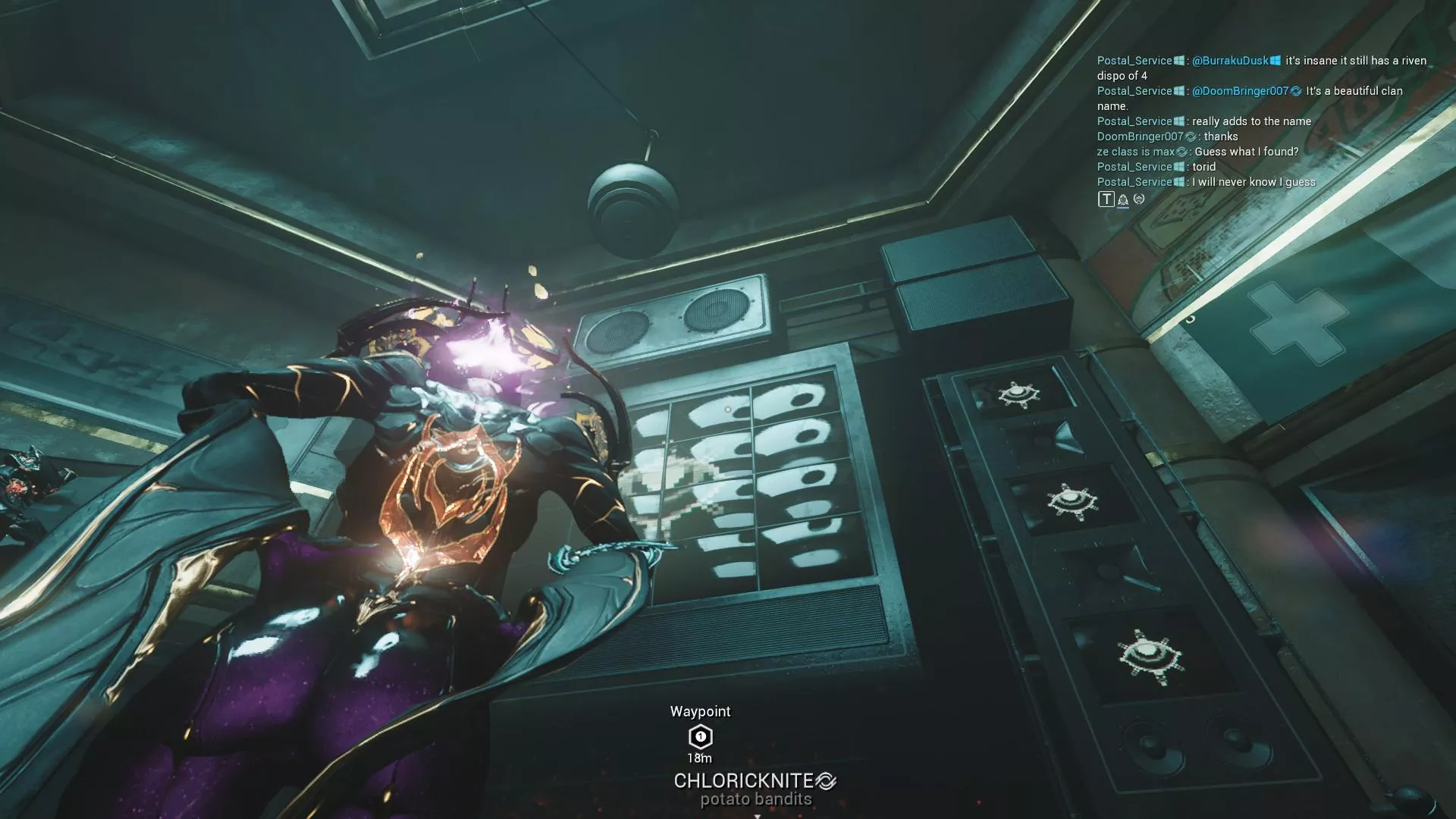Screen dimensions: 1456x819
Task: Switch to the clan chat tab icon
Action: coord(1122,199)
